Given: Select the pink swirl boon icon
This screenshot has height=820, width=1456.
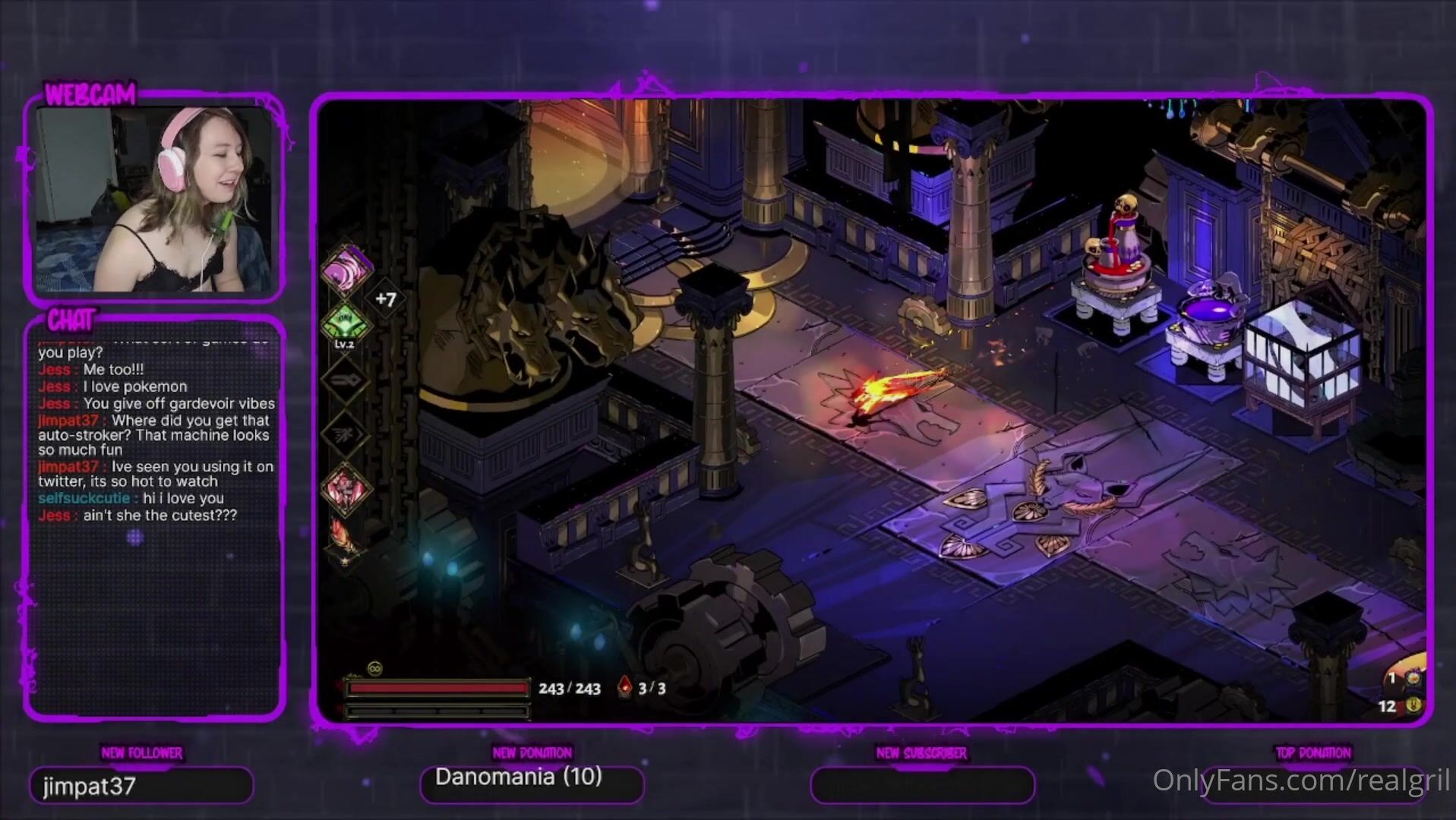Looking at the screenshot, I should [x=346, y=269].
